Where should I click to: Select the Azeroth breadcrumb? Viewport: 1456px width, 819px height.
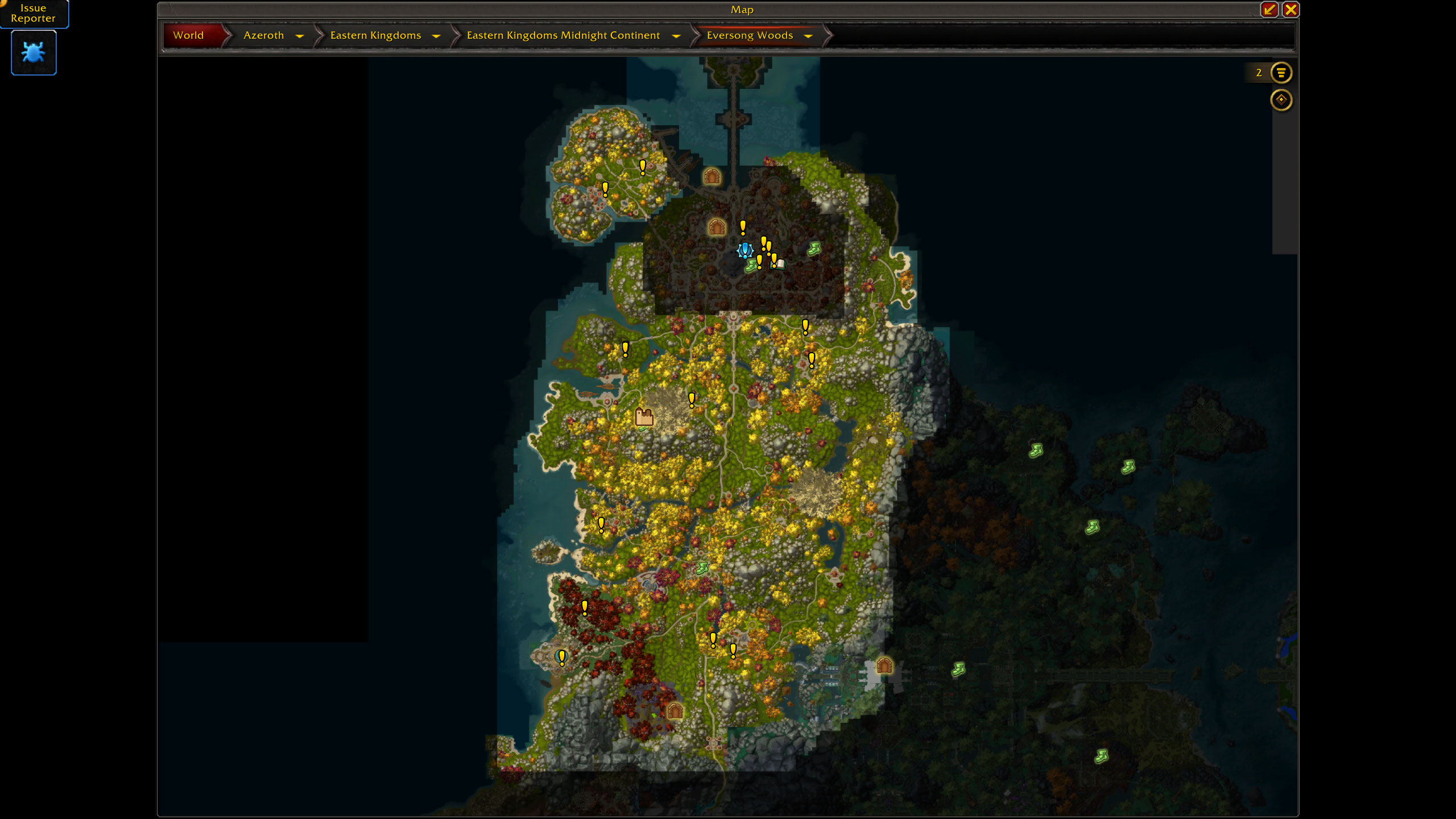(x=263, y=35)
